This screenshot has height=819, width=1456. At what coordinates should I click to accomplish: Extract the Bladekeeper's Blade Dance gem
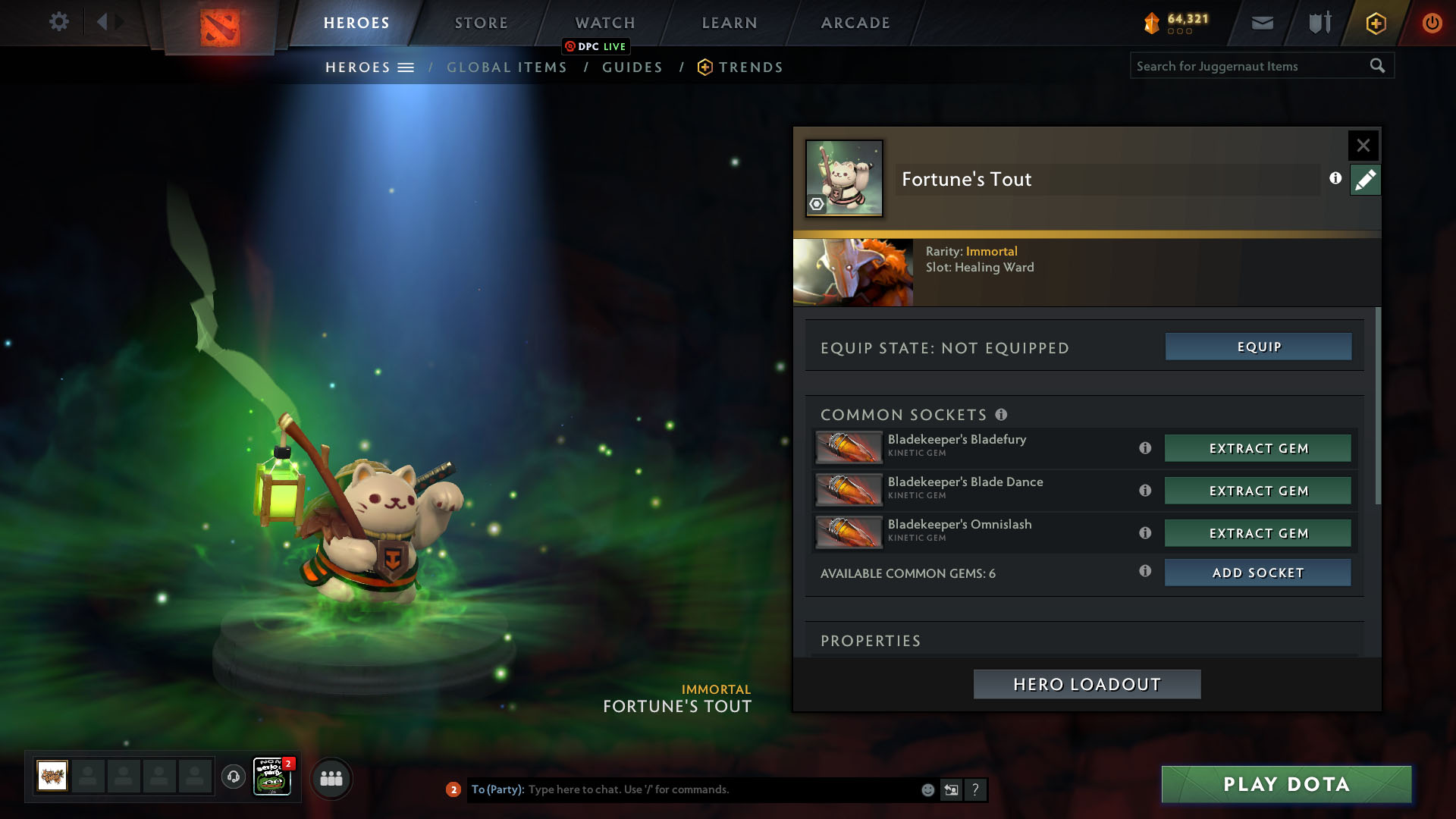[1258, 491]
